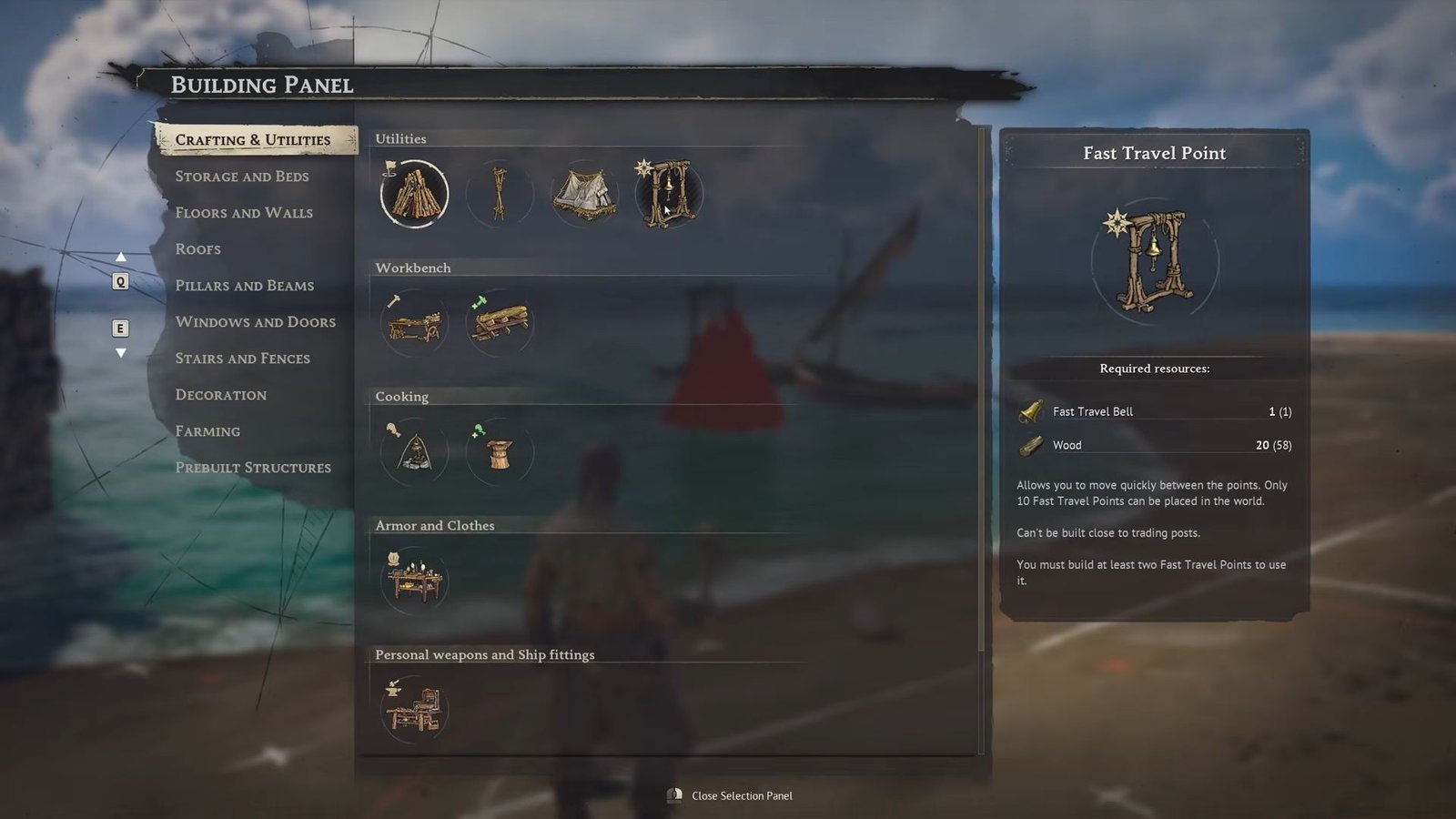The image size is (1456, 819).
Task: Select the campfire with flag icon
Action: tap(414, 194)
